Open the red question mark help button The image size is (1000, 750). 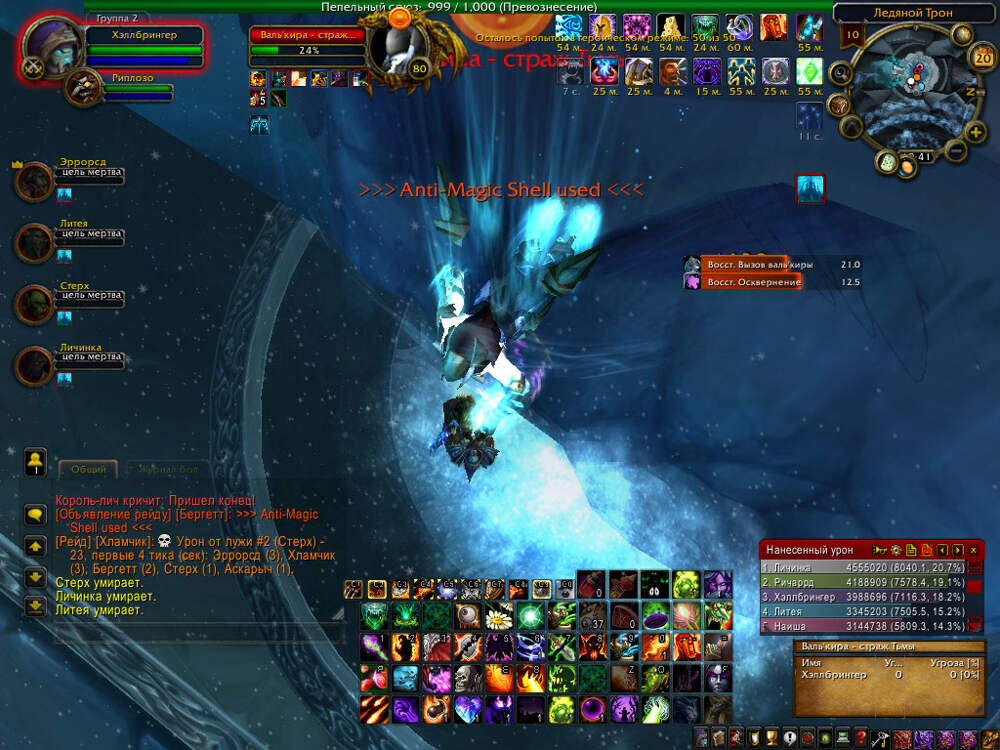point(861,739)
